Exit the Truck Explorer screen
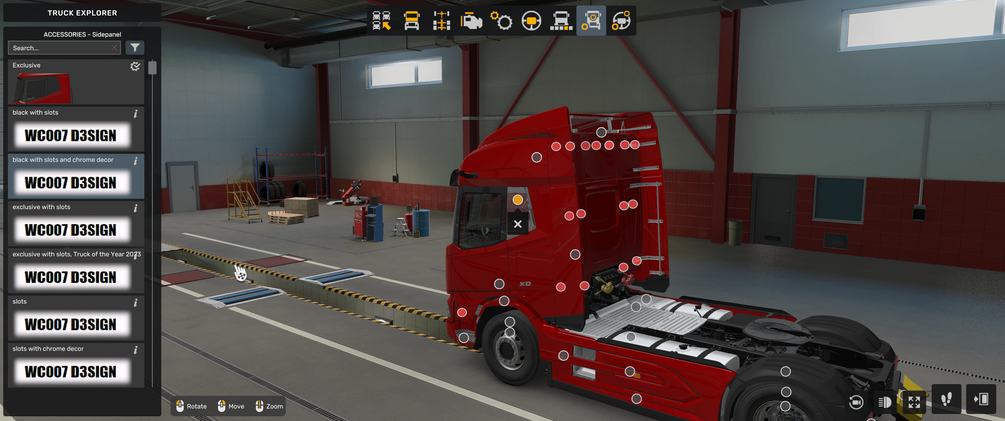The image size is (1005, 421). [x=980, y=400]
